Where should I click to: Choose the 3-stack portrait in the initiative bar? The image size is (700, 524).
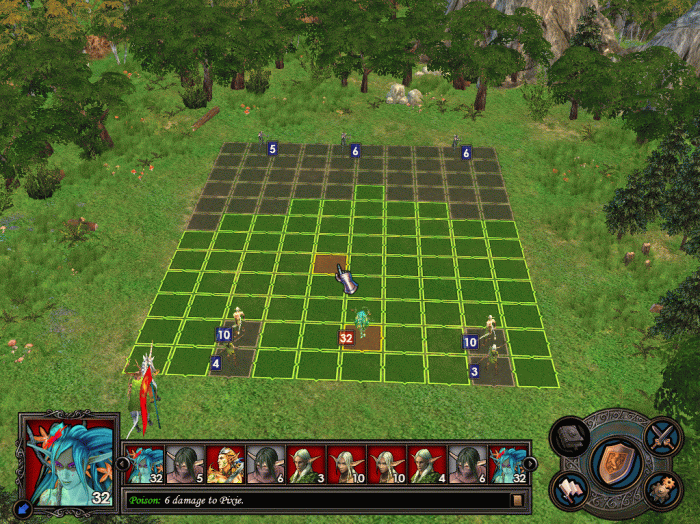click(306, 465)
